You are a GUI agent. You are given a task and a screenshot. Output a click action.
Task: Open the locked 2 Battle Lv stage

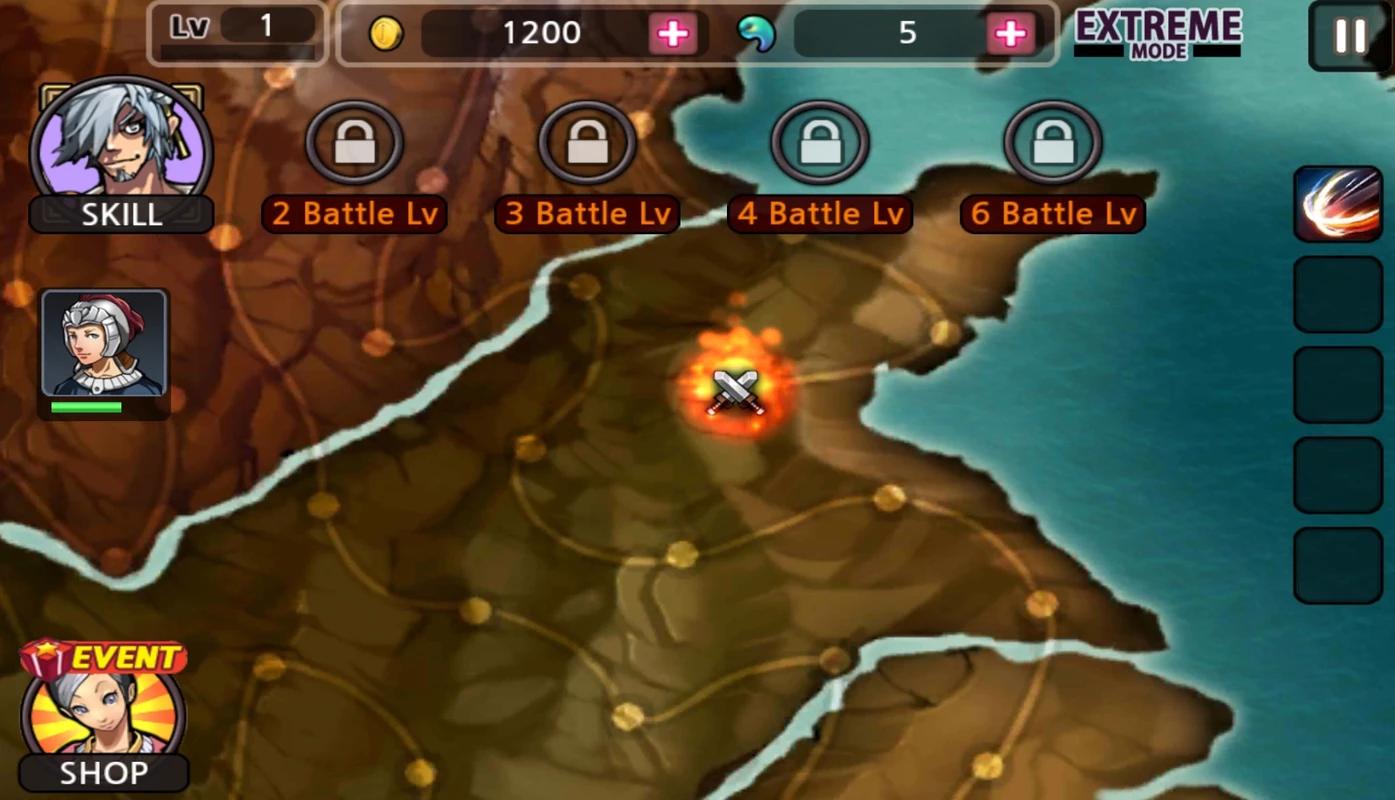(x=353, y=142)
